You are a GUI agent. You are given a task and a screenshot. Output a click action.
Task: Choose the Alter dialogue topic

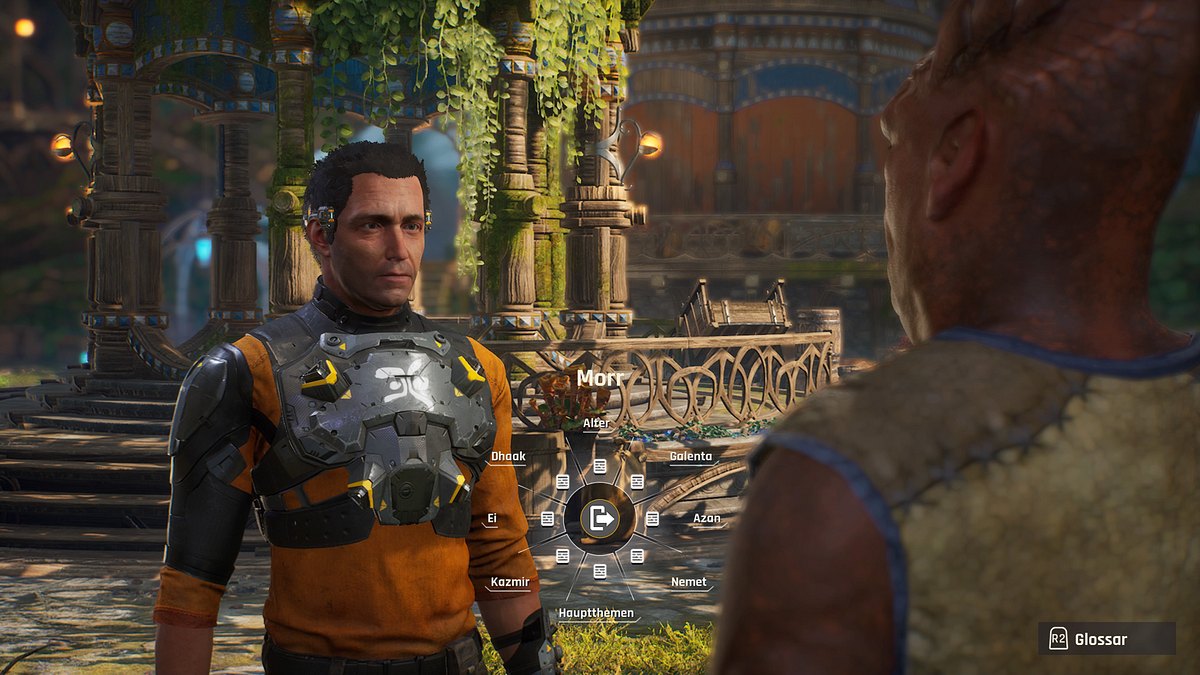click(x=597, y=424)
